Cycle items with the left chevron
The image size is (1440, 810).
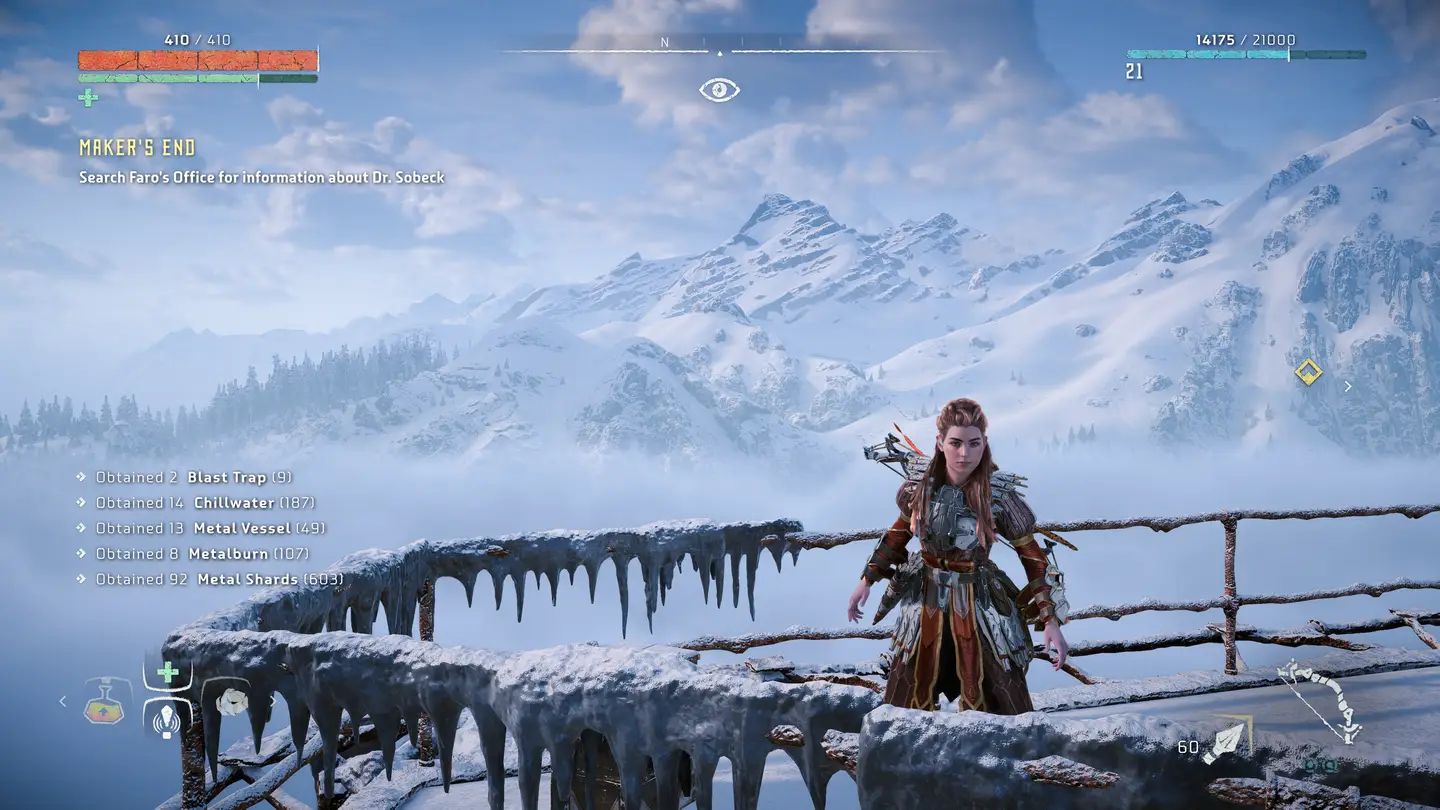[62, 701]
